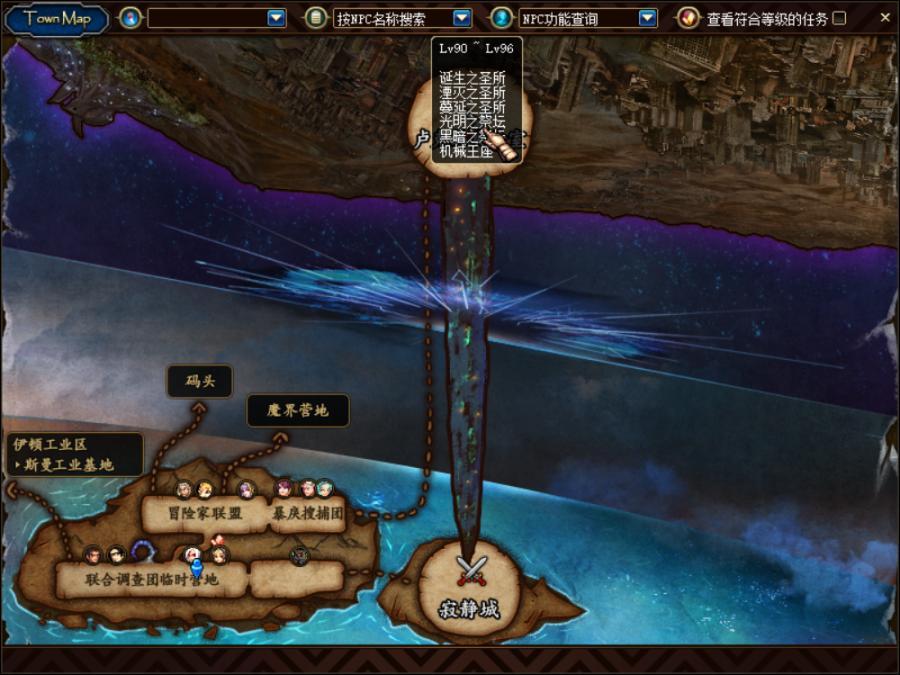The height and width of the screenshot is (675, 900).
Task: Click the dark monster NPC marker
Action: [x=298, y=555]
